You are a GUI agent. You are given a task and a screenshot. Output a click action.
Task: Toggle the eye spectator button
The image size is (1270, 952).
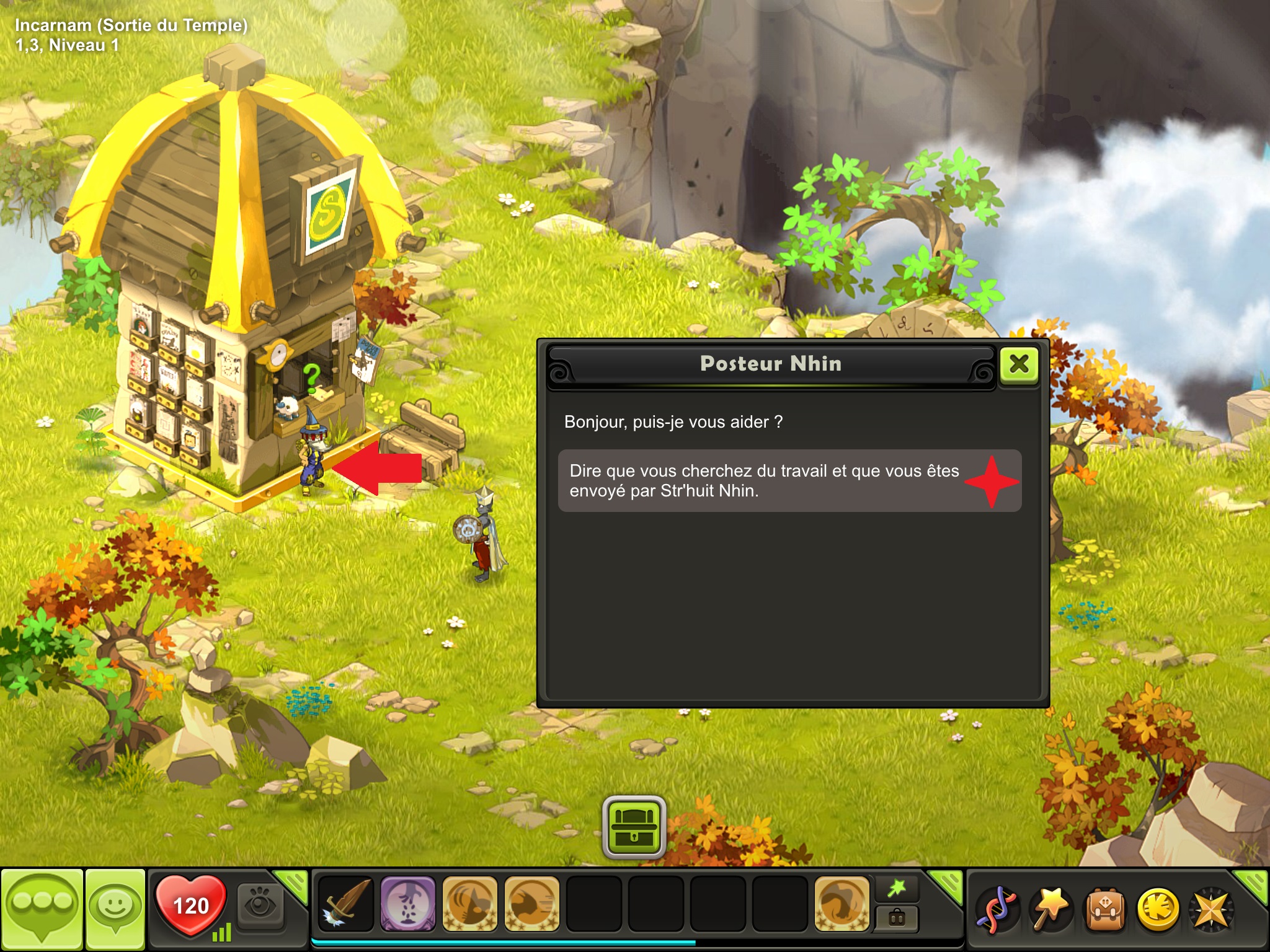tap(260, 906)
